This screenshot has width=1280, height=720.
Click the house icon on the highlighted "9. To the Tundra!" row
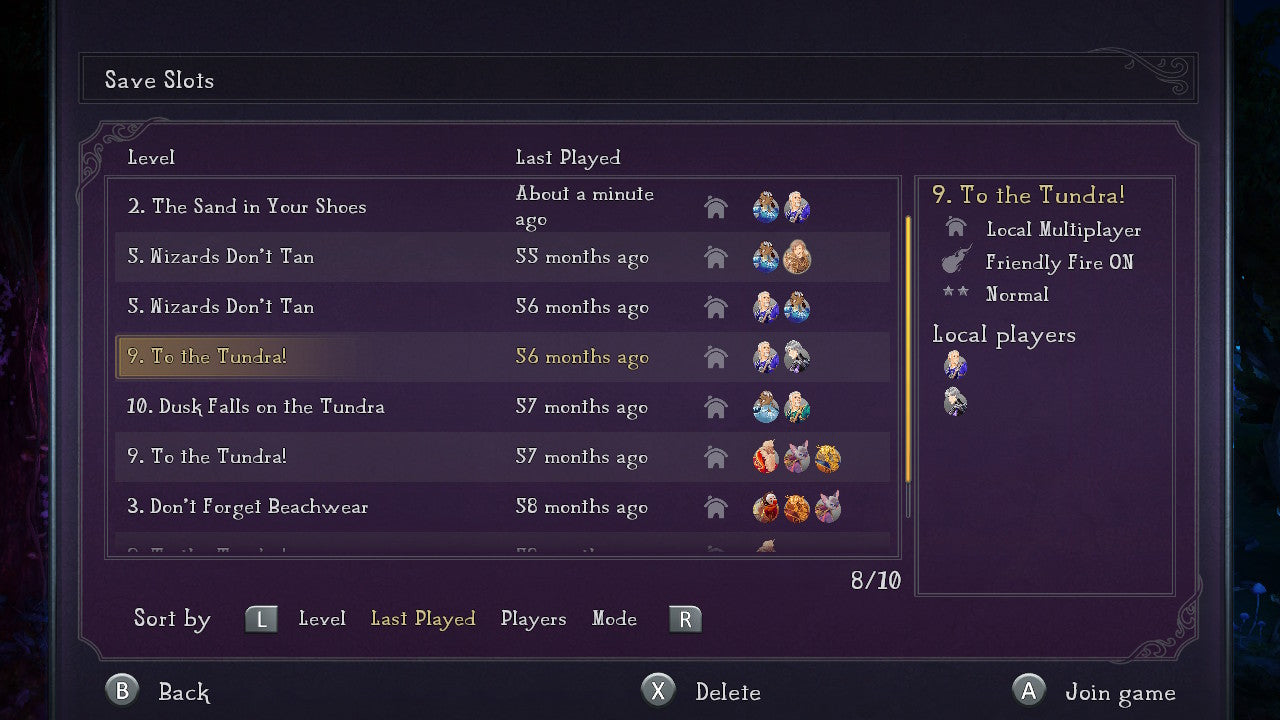pos(716,357)
